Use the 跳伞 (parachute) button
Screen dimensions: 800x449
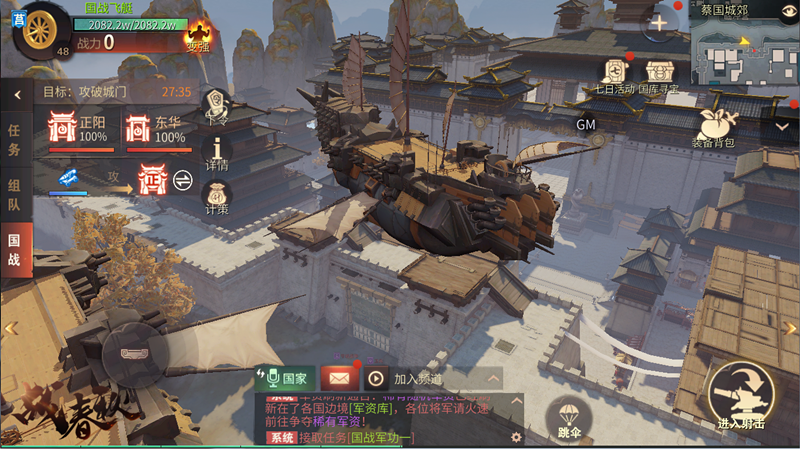[x=570, y=416]
